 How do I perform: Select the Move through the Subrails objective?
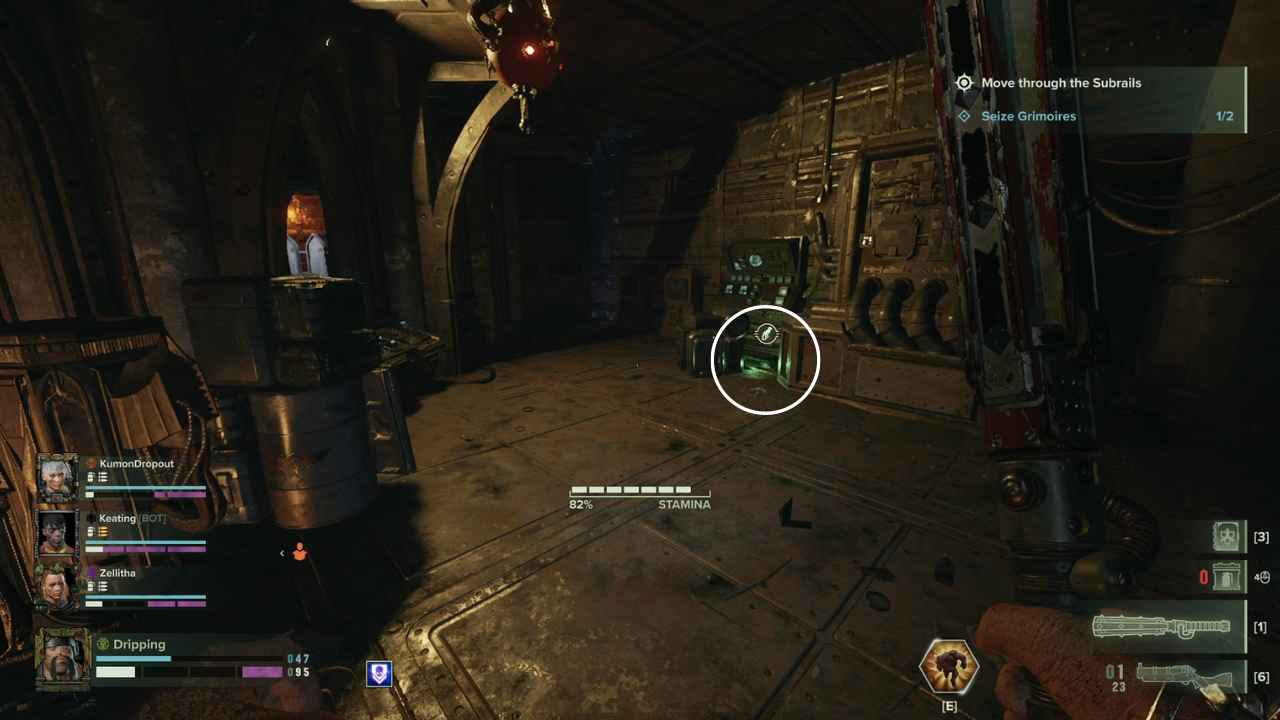tap(1060, 83)
